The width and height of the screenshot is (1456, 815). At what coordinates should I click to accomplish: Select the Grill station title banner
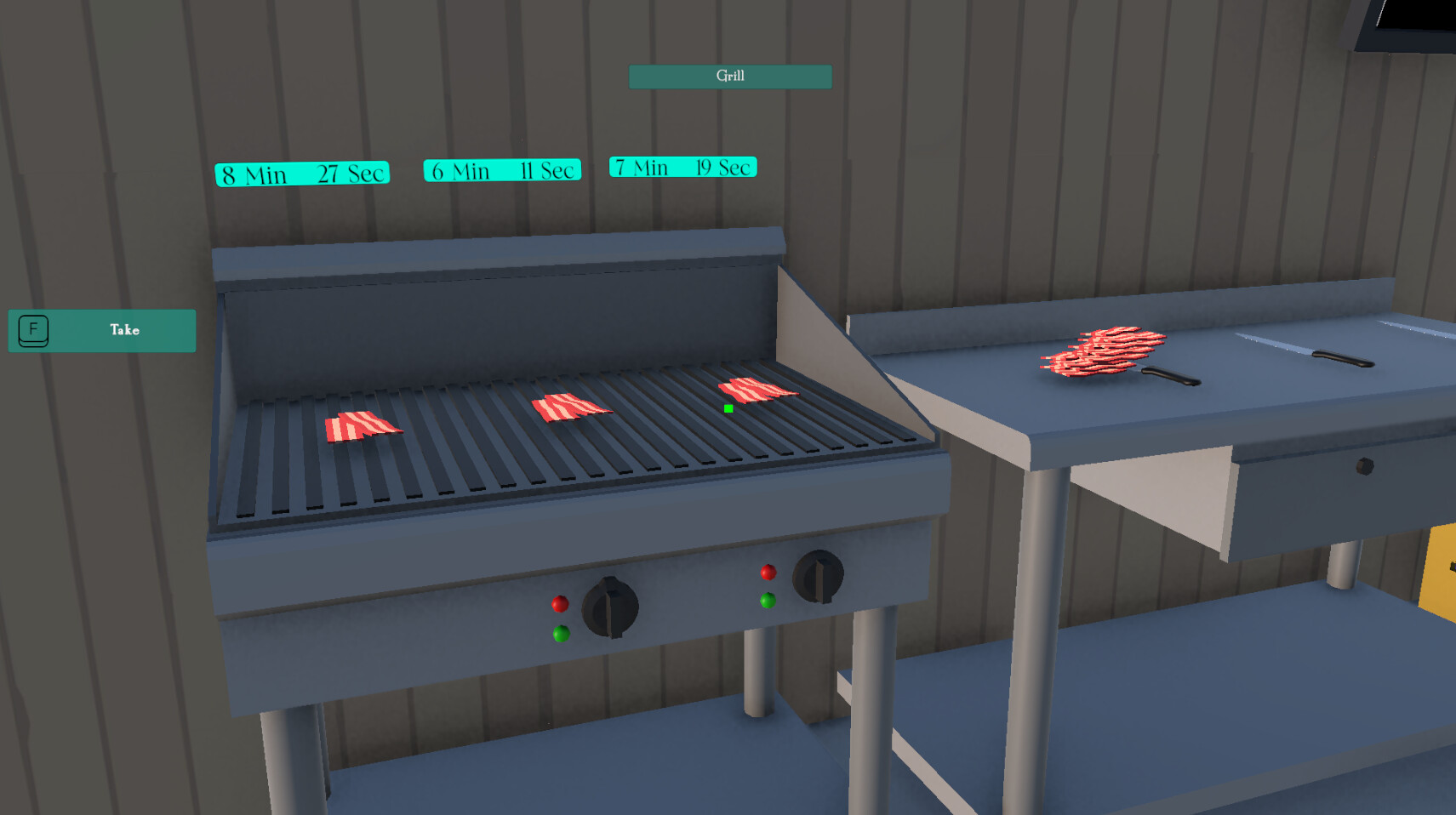(x=729, y=77)
